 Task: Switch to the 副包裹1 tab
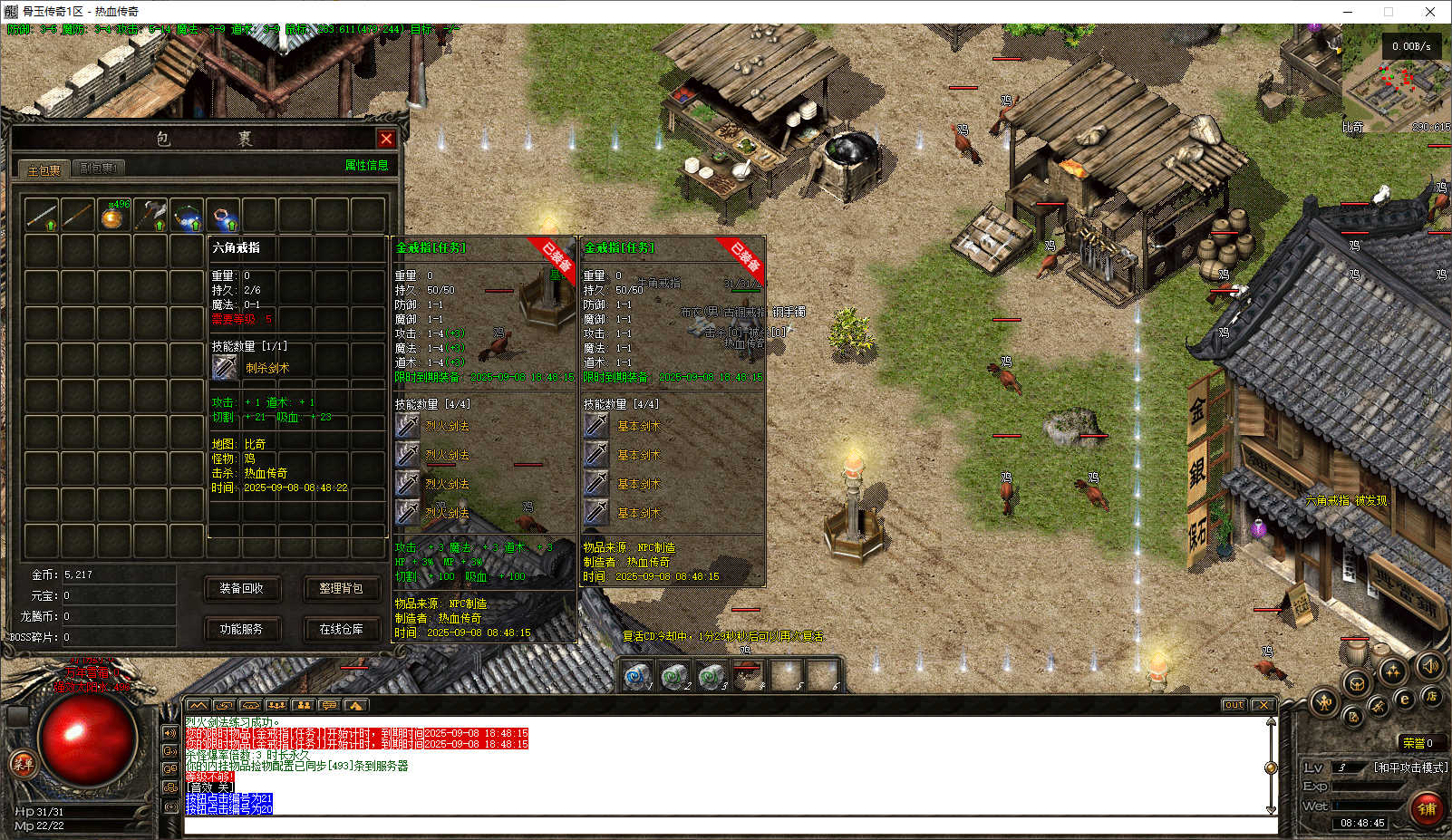(x=98, y=169)
